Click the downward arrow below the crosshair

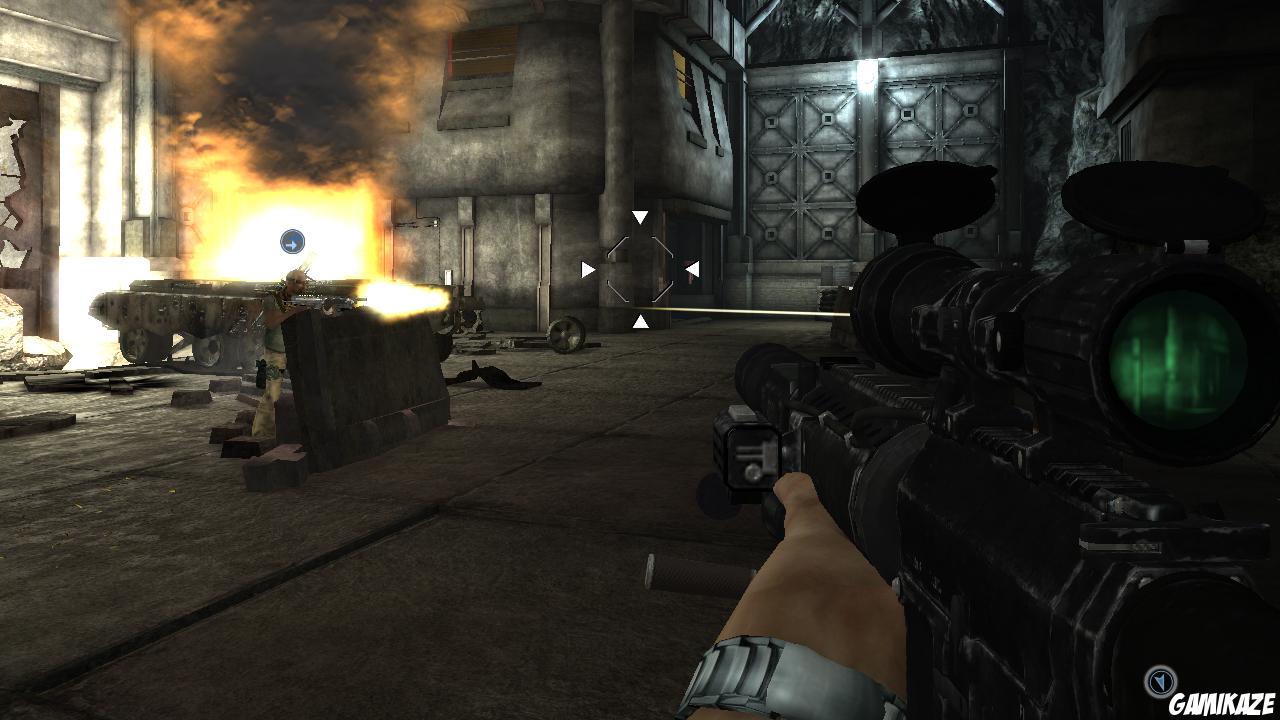point(640,322)
